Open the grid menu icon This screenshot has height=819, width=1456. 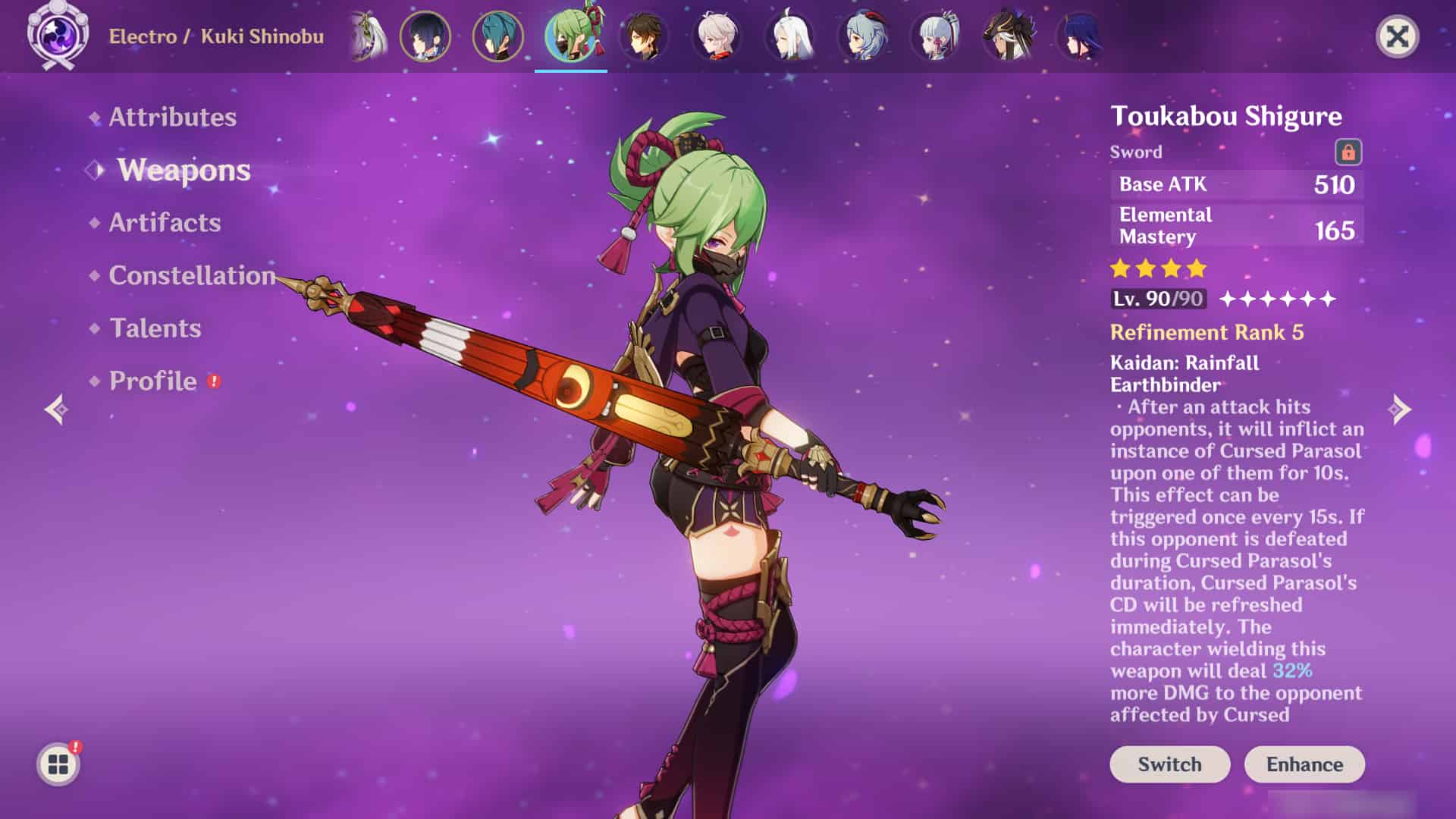[58, 764]
